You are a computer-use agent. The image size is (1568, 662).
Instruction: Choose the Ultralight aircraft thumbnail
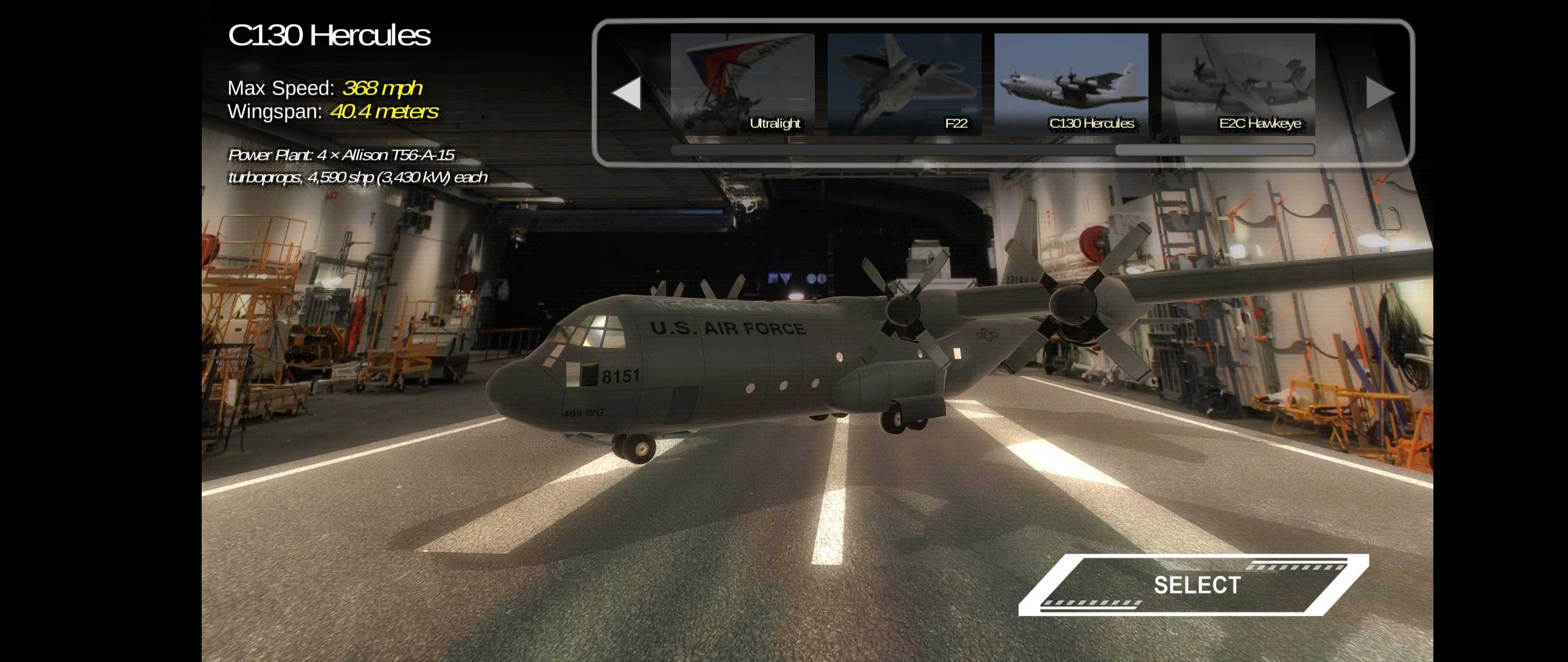click(x=742, y=84)
